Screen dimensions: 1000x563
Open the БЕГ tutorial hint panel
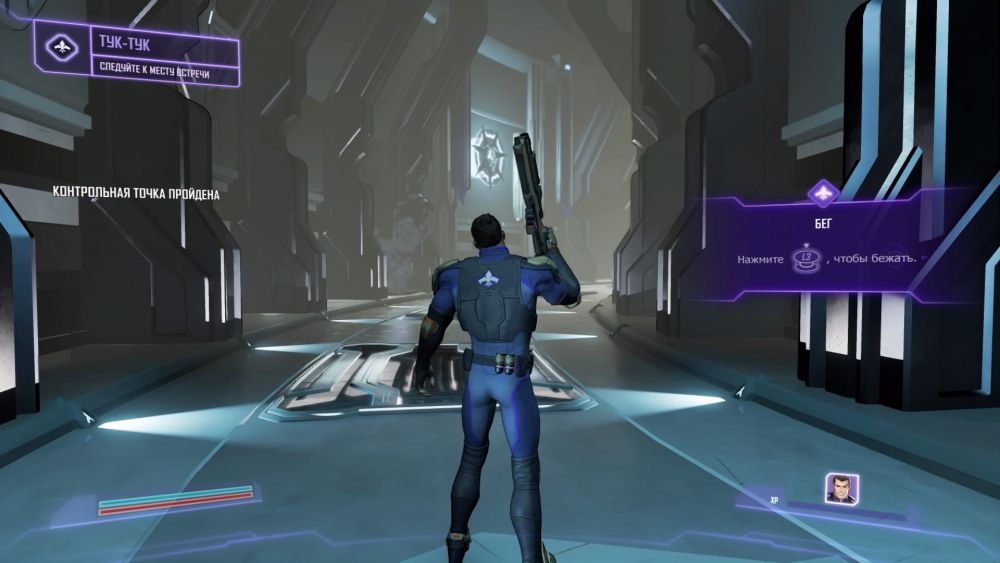click(x=823, y=244)
